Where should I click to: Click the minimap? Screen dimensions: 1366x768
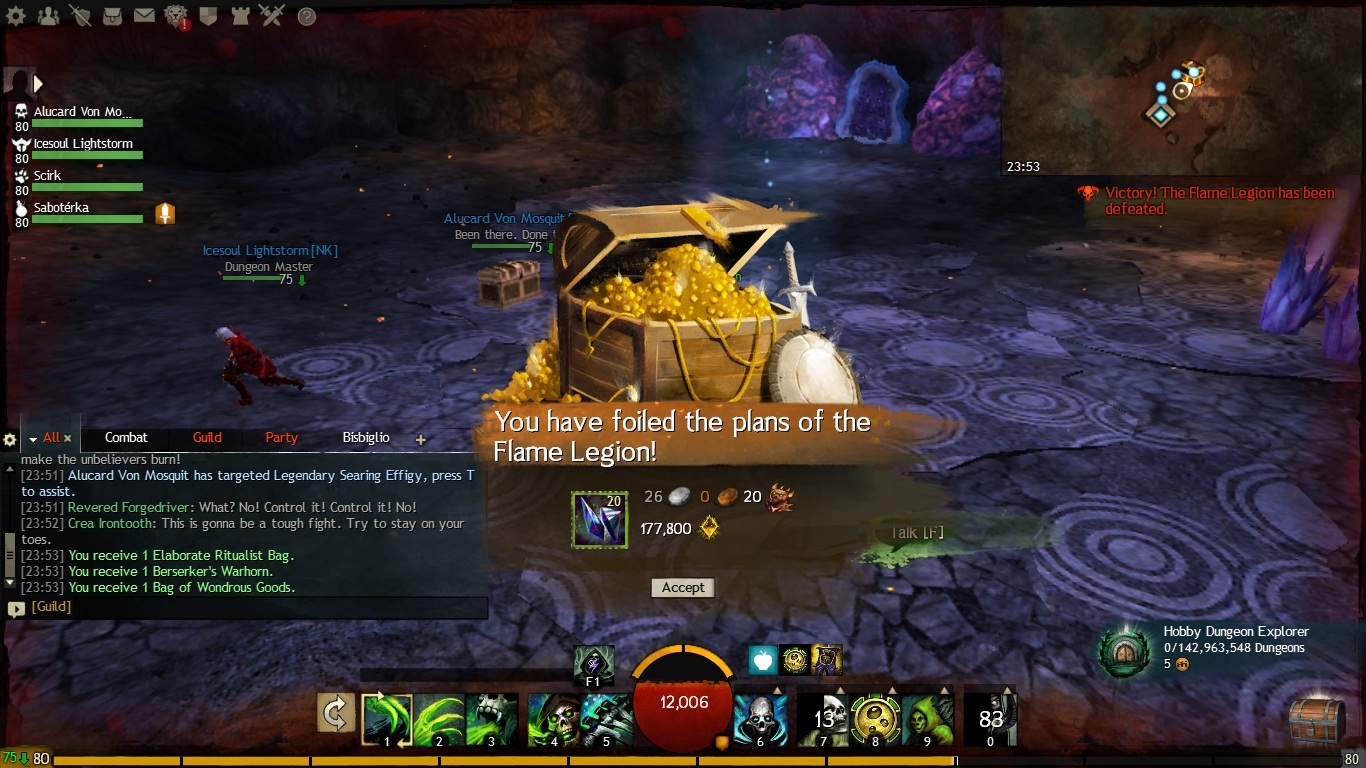coord(1182,90)
